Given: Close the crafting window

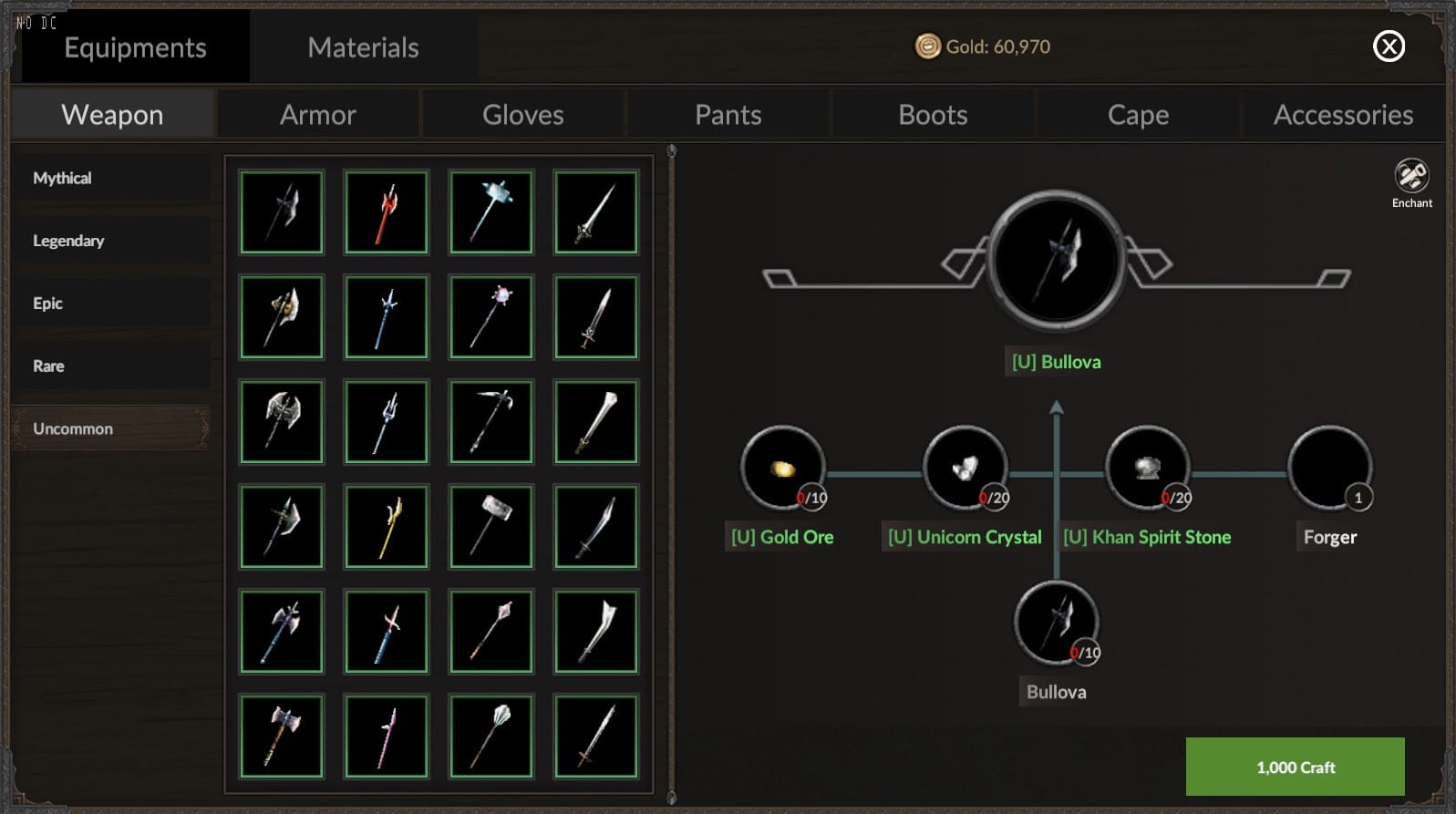Looking at the screenshot, I should tap(1389, 46).
